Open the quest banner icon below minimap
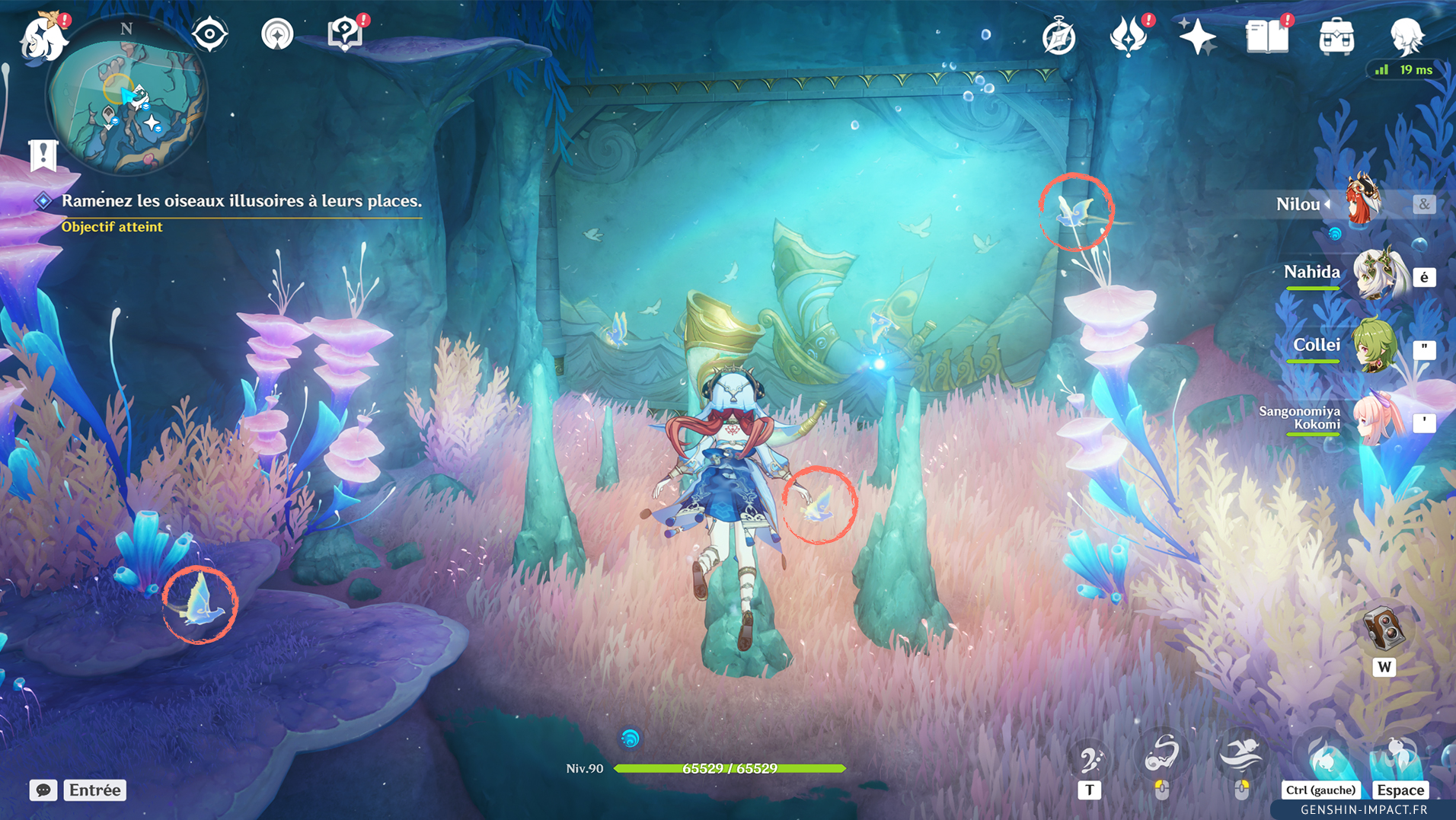 pyautogui.click(x=43, y=155)
